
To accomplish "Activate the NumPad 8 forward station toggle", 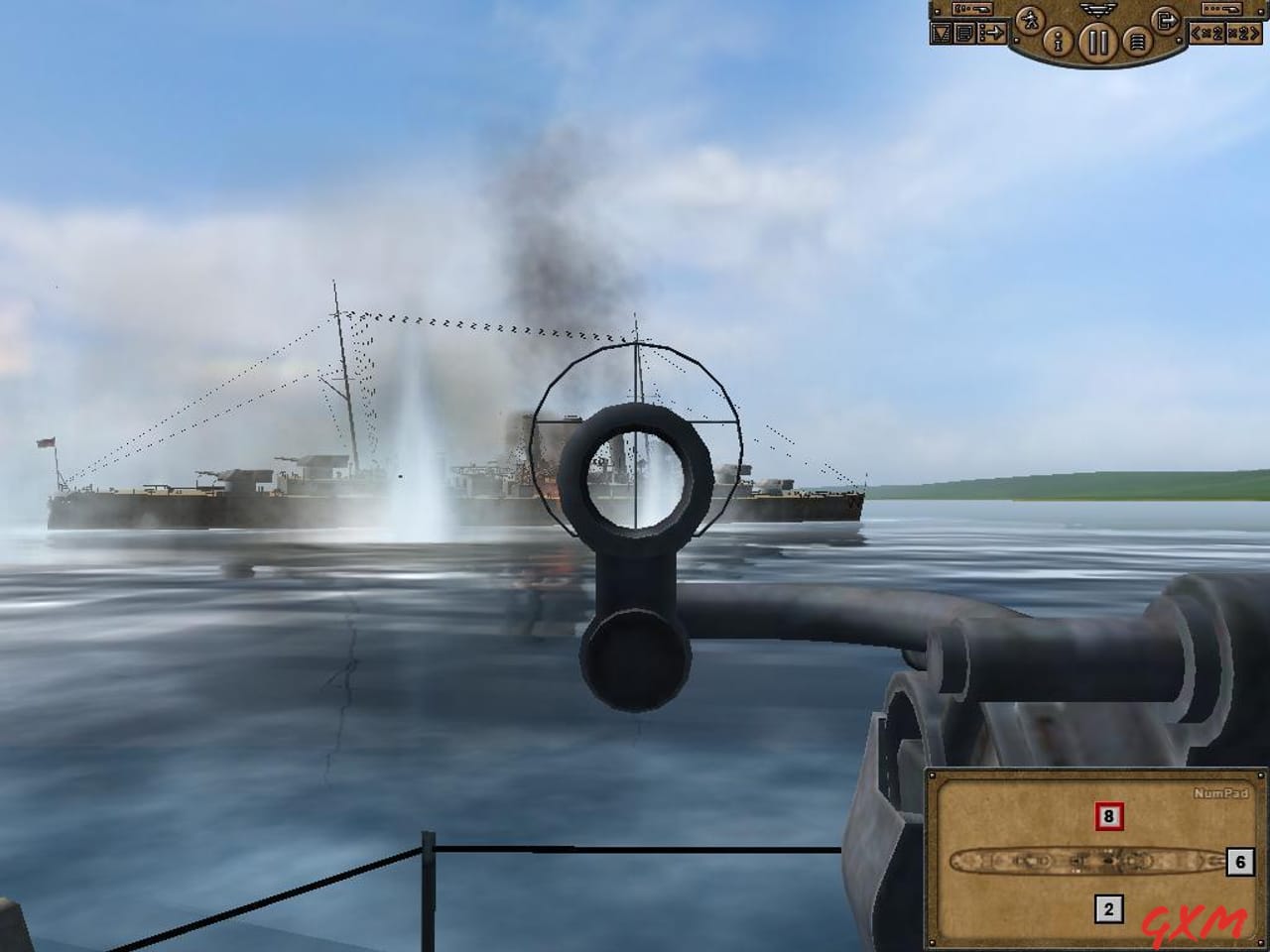I will pyautogui.click(x=1109, y=817).
